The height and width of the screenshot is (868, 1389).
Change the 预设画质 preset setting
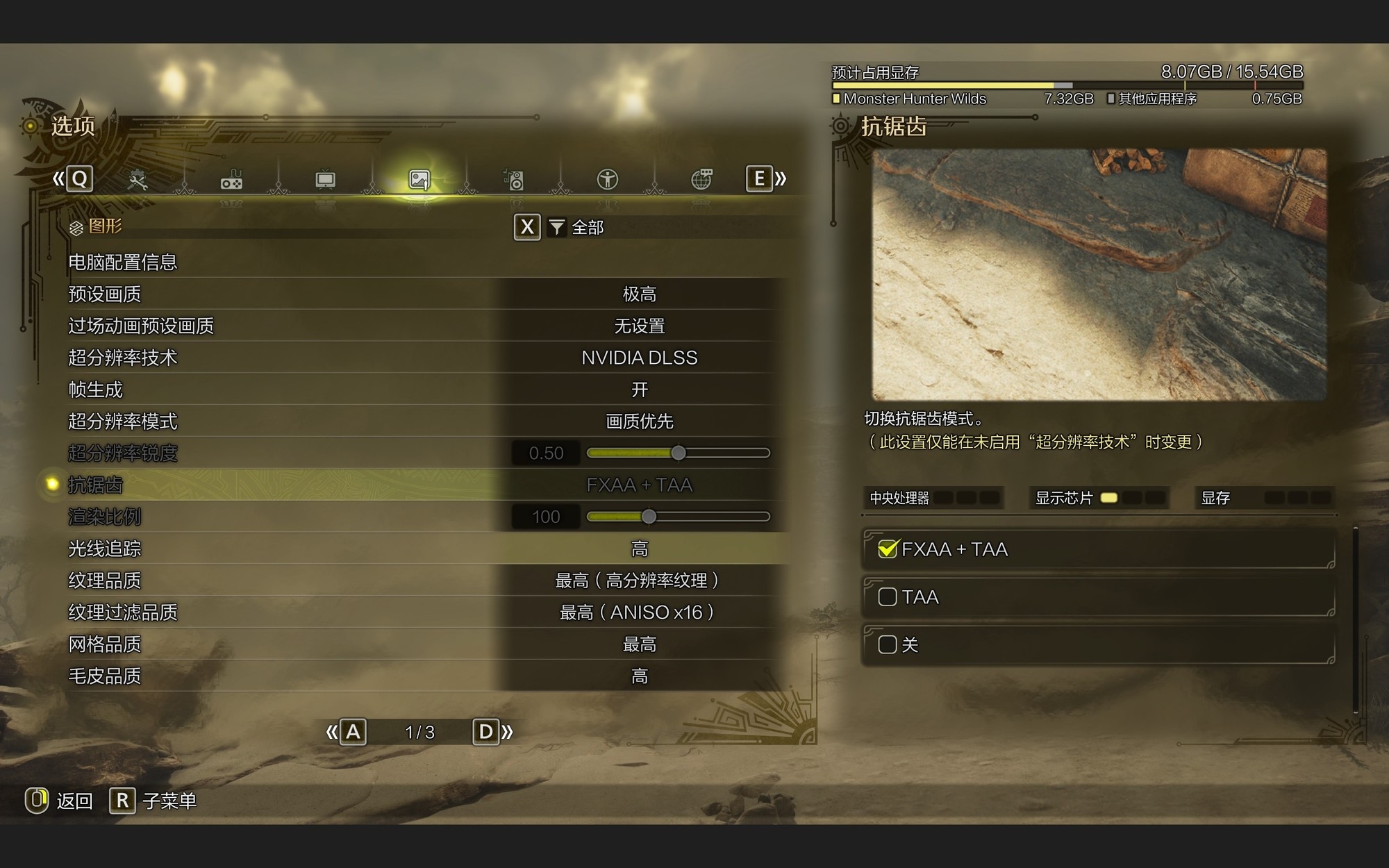(639, 294)
